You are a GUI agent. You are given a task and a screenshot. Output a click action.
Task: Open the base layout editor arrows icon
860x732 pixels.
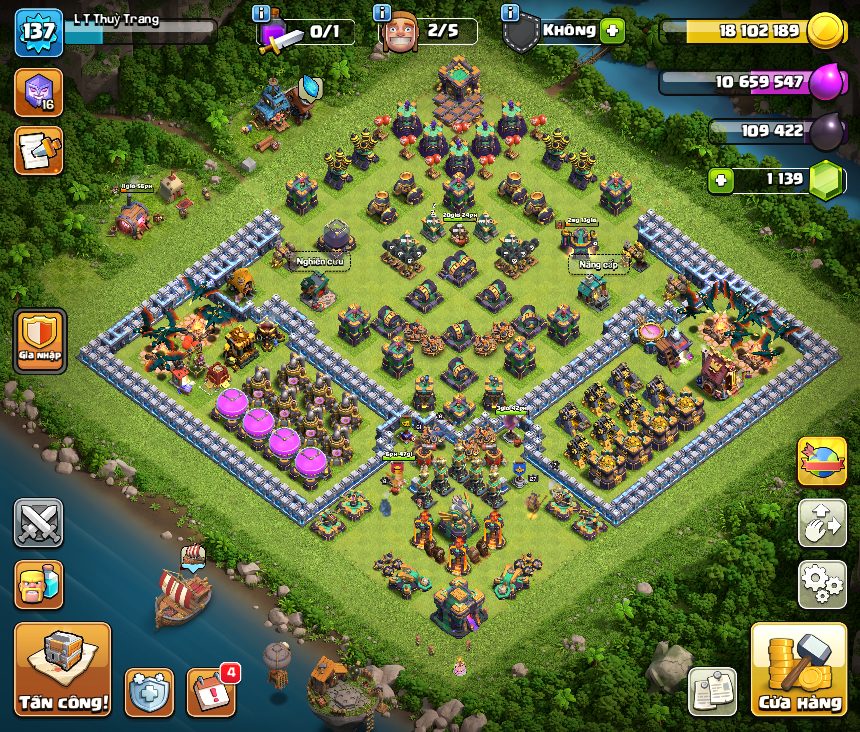tap(822, 523)
